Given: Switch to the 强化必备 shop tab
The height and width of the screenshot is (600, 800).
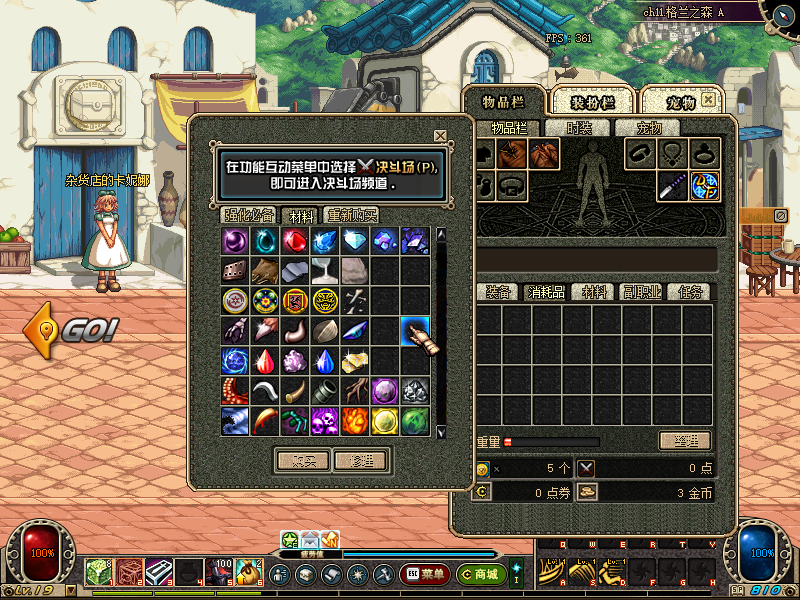Looking at the screenshot, I should [x=249, y=215].
